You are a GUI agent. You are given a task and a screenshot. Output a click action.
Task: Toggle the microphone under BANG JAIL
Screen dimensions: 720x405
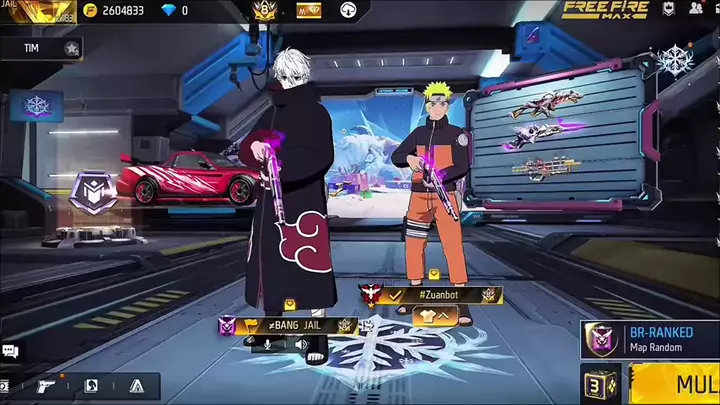click(267, 344)
